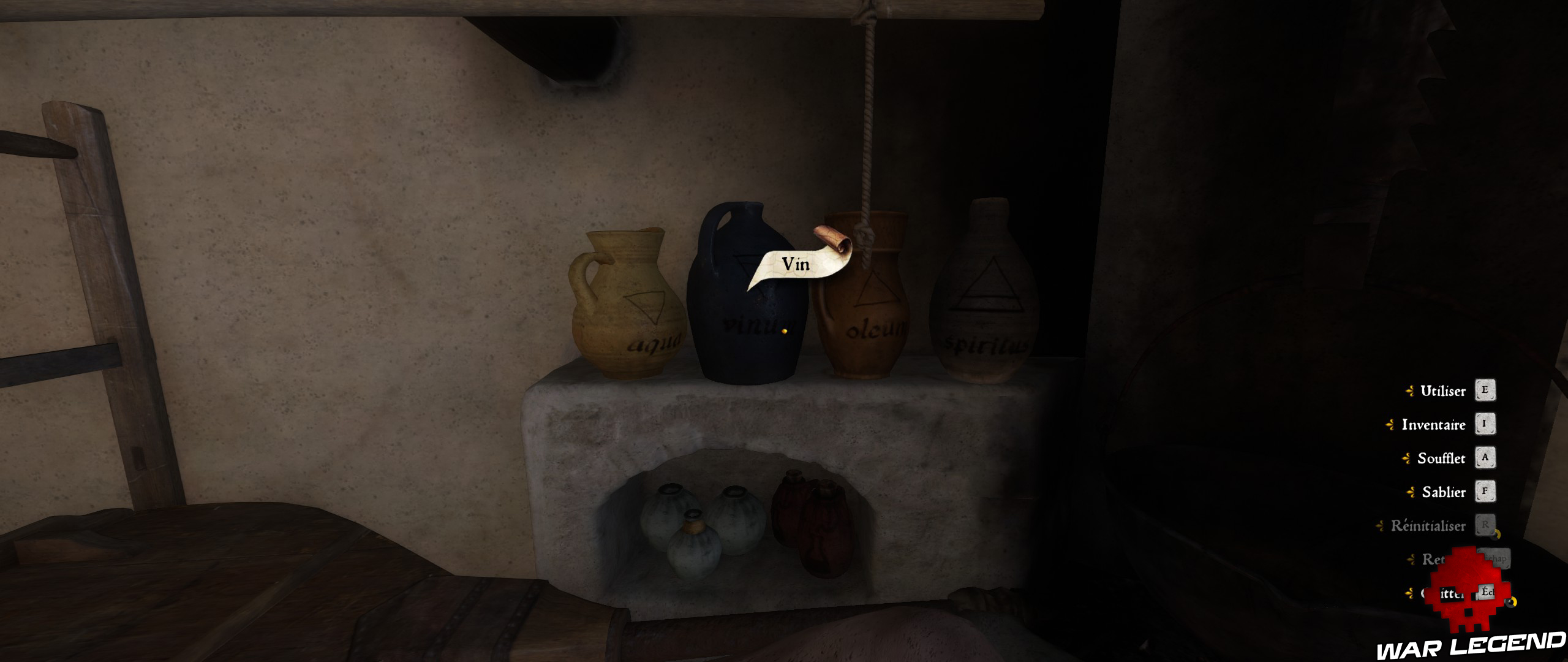Select the Utiliser action

[1443, 390]
